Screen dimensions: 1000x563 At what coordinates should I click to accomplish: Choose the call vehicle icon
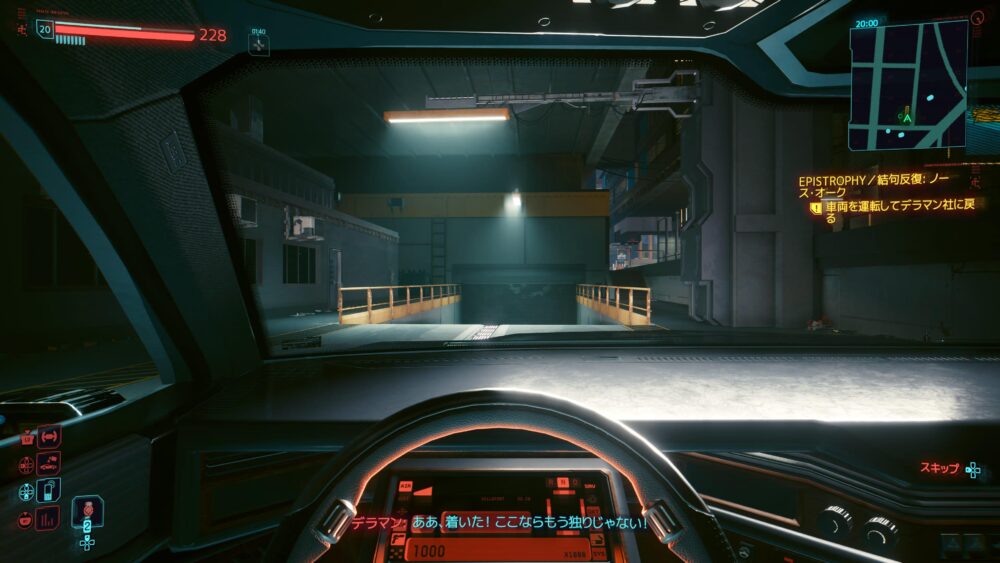pyautogui.click(x=47, y=463)
